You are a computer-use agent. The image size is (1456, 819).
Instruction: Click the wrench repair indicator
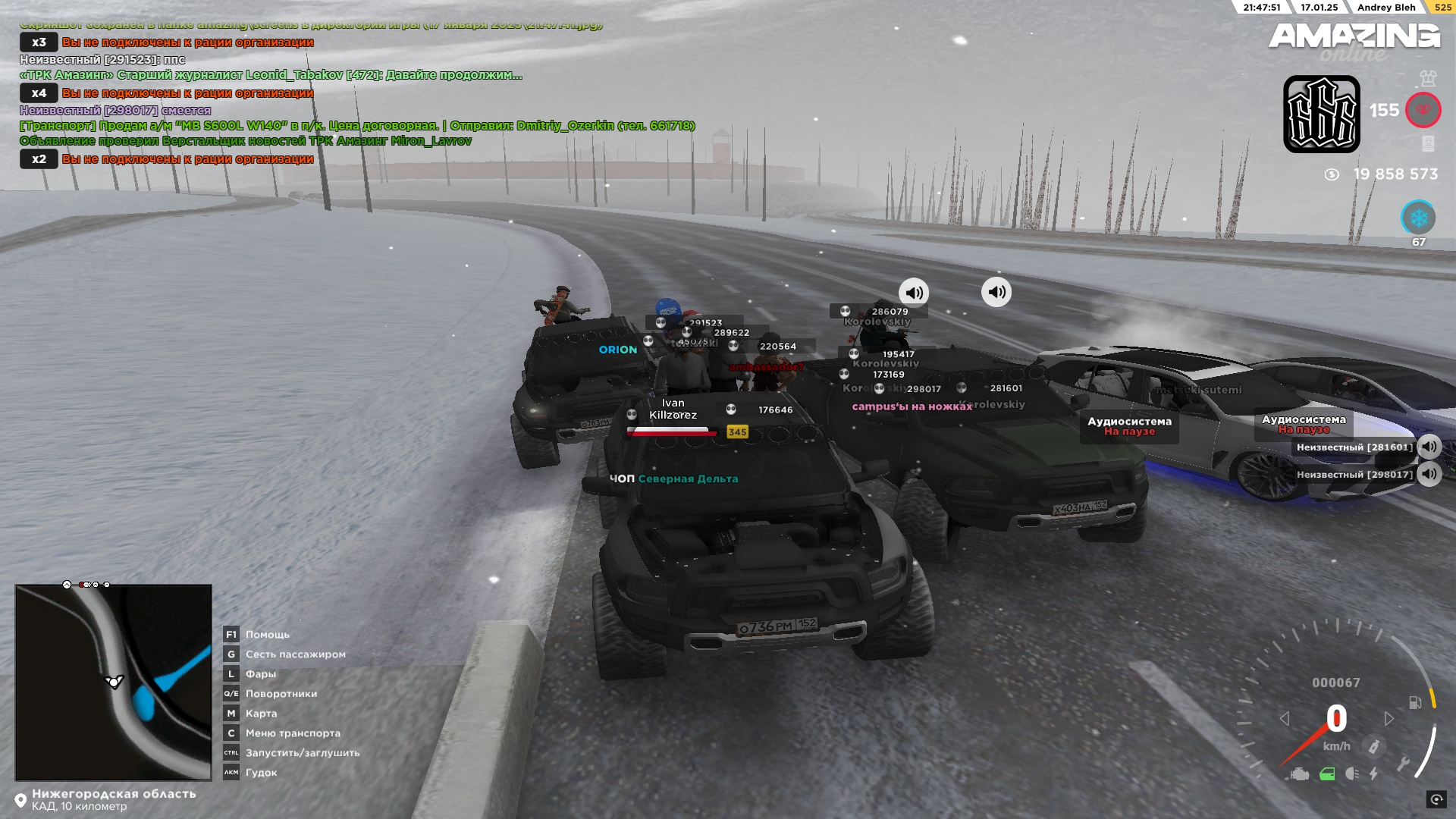(1403, 763)
